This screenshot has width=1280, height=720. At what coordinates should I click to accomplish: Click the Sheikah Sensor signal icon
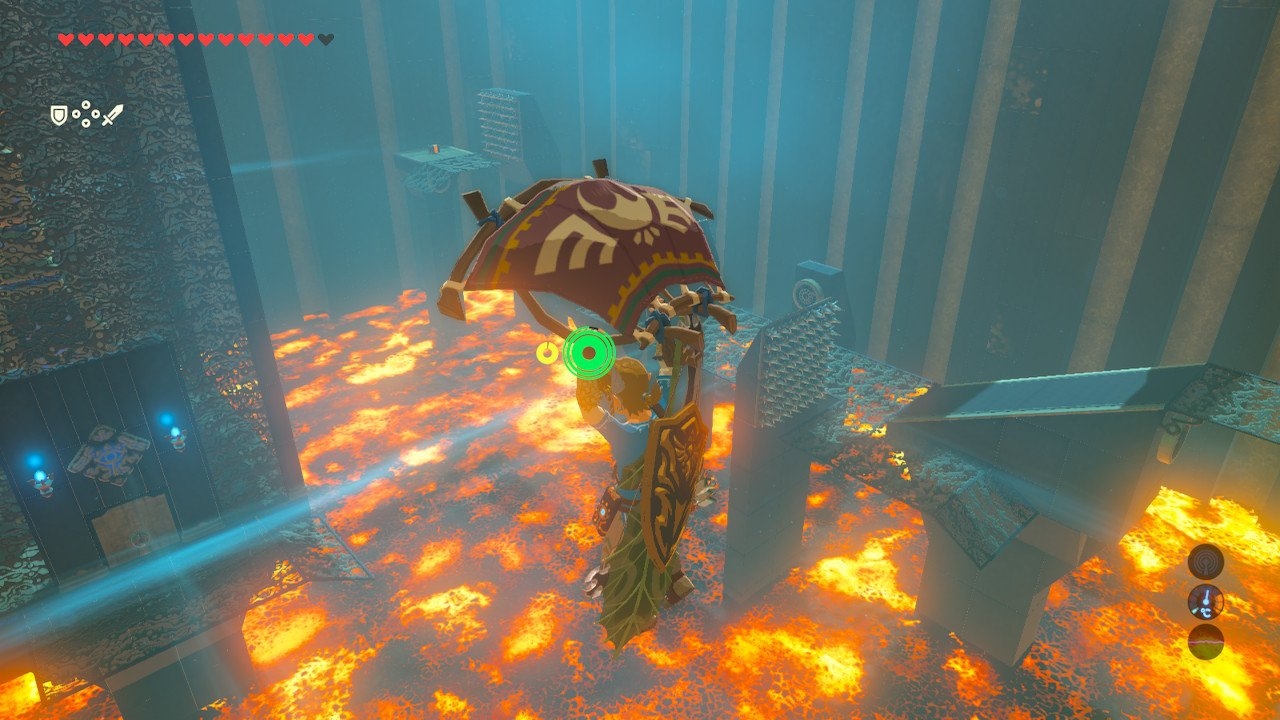click(1205, 561)
